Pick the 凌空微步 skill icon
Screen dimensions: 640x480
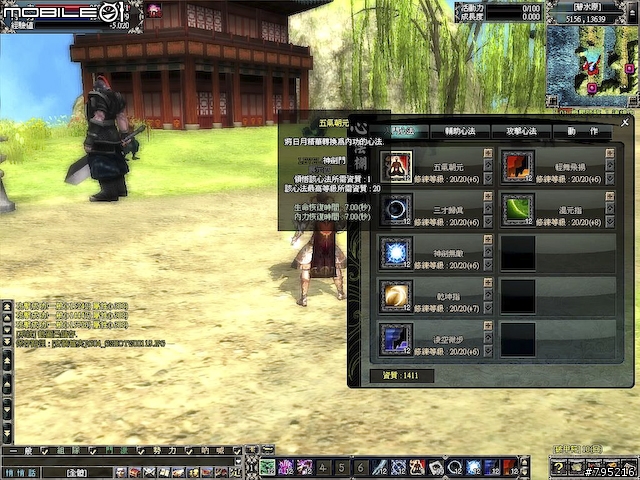coord(397,338)
